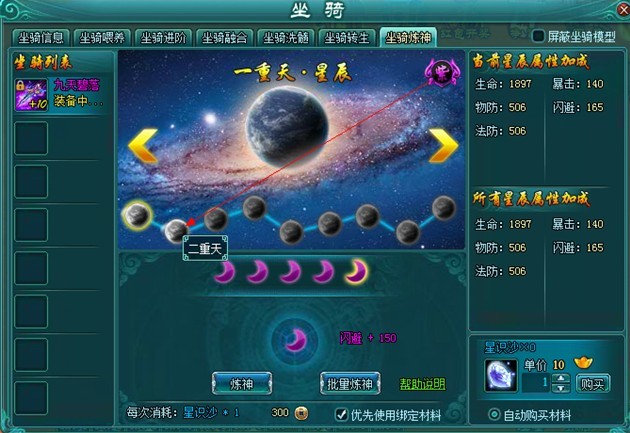
Task: Click the 批量炼神 button
Action: pyautogui.click(x=351, y=383)
